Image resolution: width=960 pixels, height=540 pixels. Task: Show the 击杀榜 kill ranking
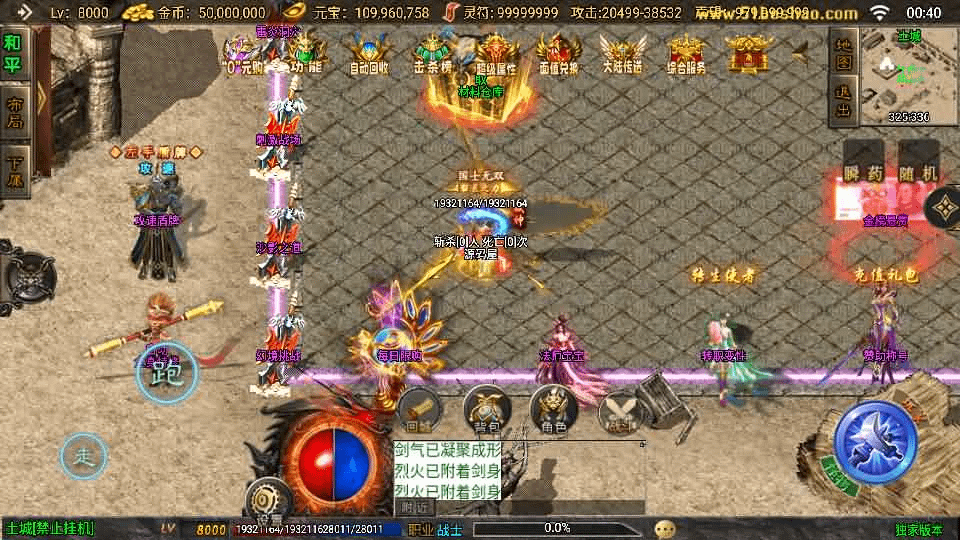[434, 53]
